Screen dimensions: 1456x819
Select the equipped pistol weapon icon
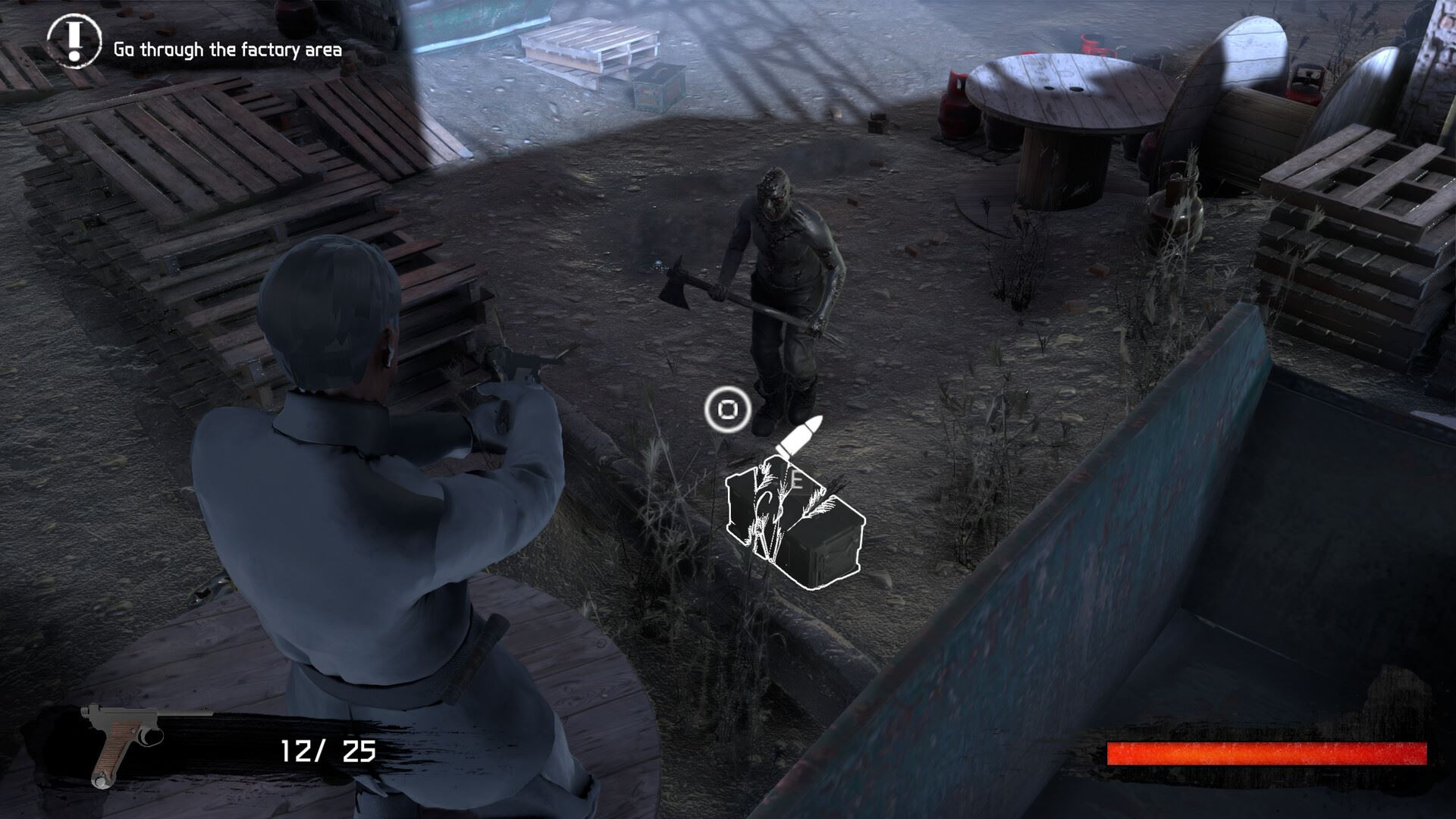point(127,743)
